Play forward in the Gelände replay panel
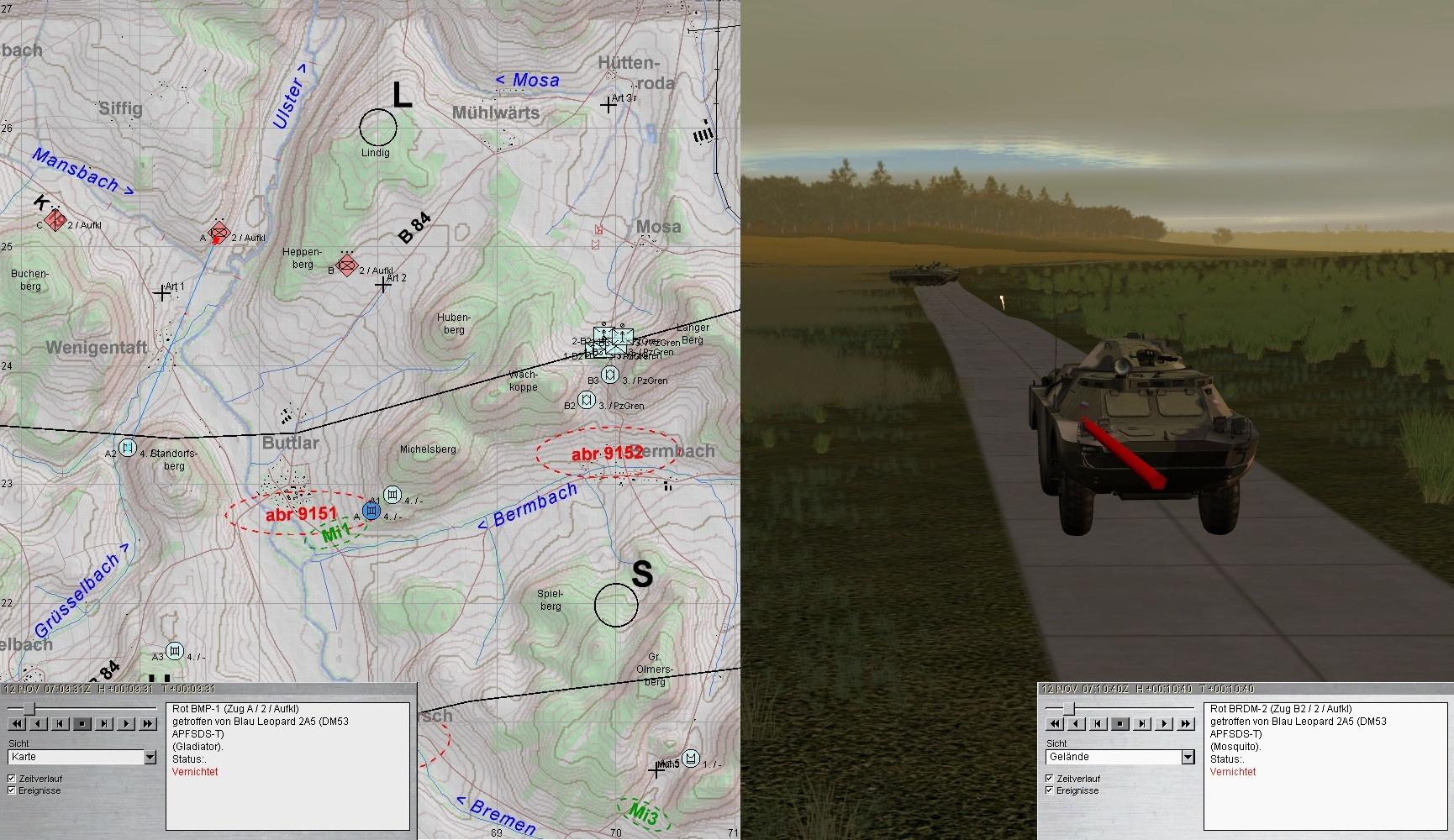 pos(1164,723)
